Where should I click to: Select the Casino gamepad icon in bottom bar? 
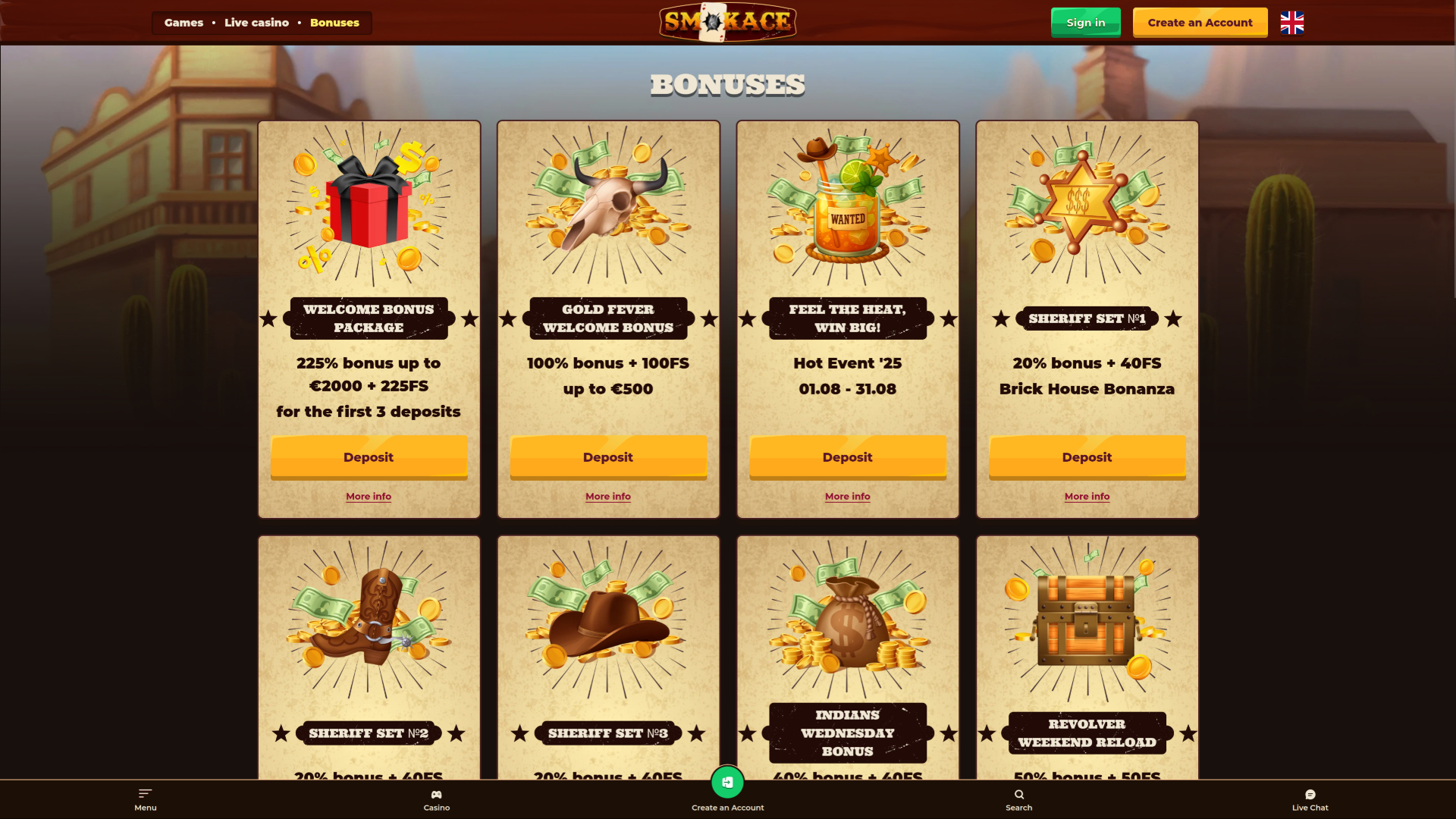tap(436, 795)
